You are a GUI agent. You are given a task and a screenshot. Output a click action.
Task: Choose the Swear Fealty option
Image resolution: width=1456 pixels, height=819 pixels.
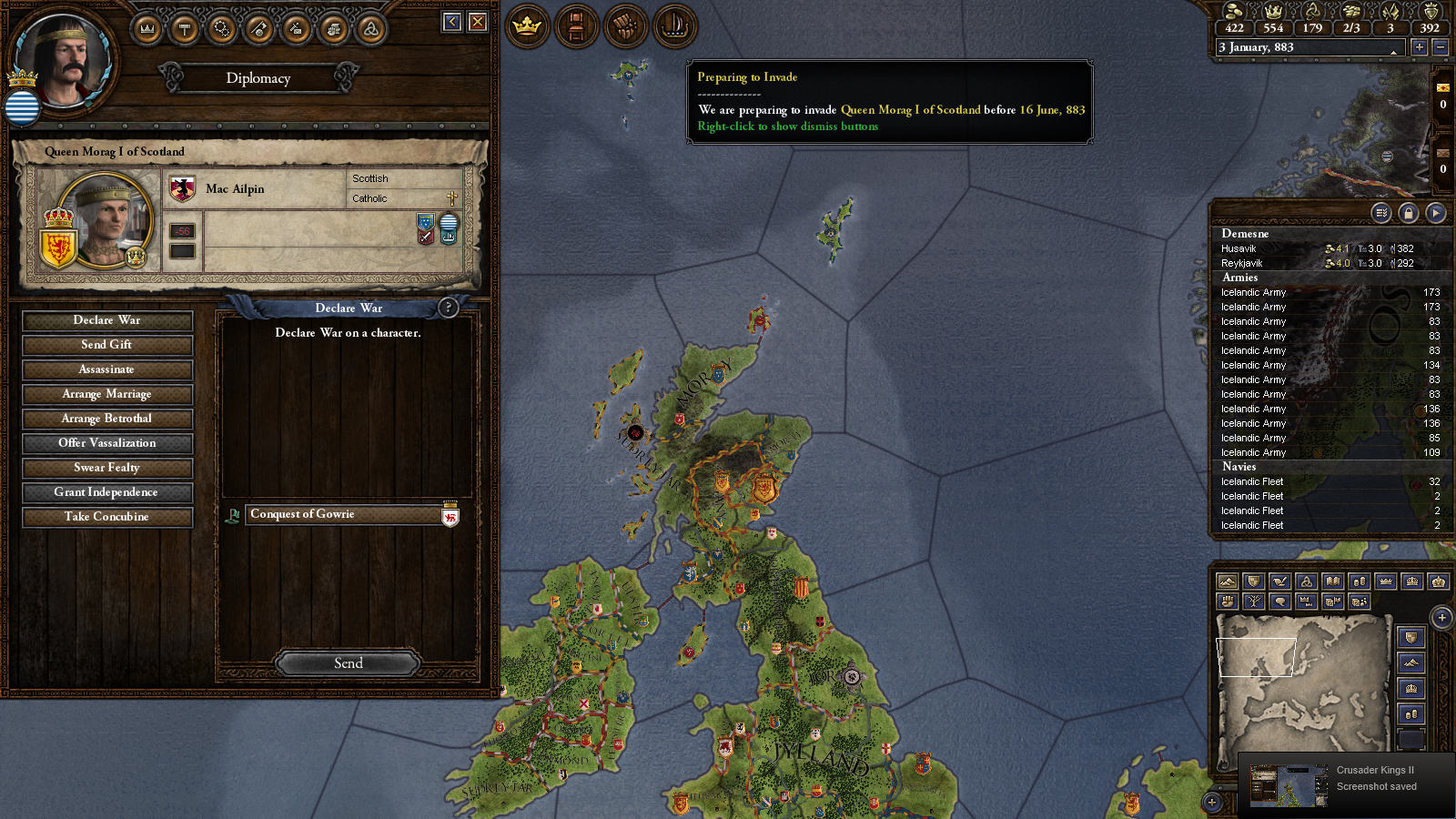[x=107, y=468]
